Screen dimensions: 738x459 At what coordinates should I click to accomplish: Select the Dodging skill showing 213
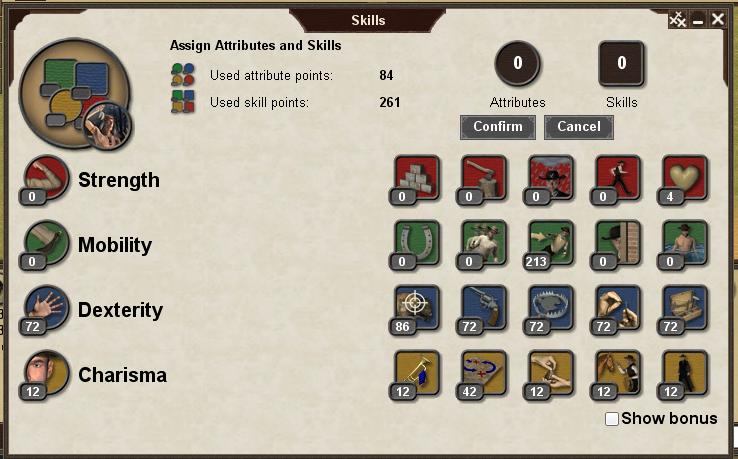coord(551,243)
